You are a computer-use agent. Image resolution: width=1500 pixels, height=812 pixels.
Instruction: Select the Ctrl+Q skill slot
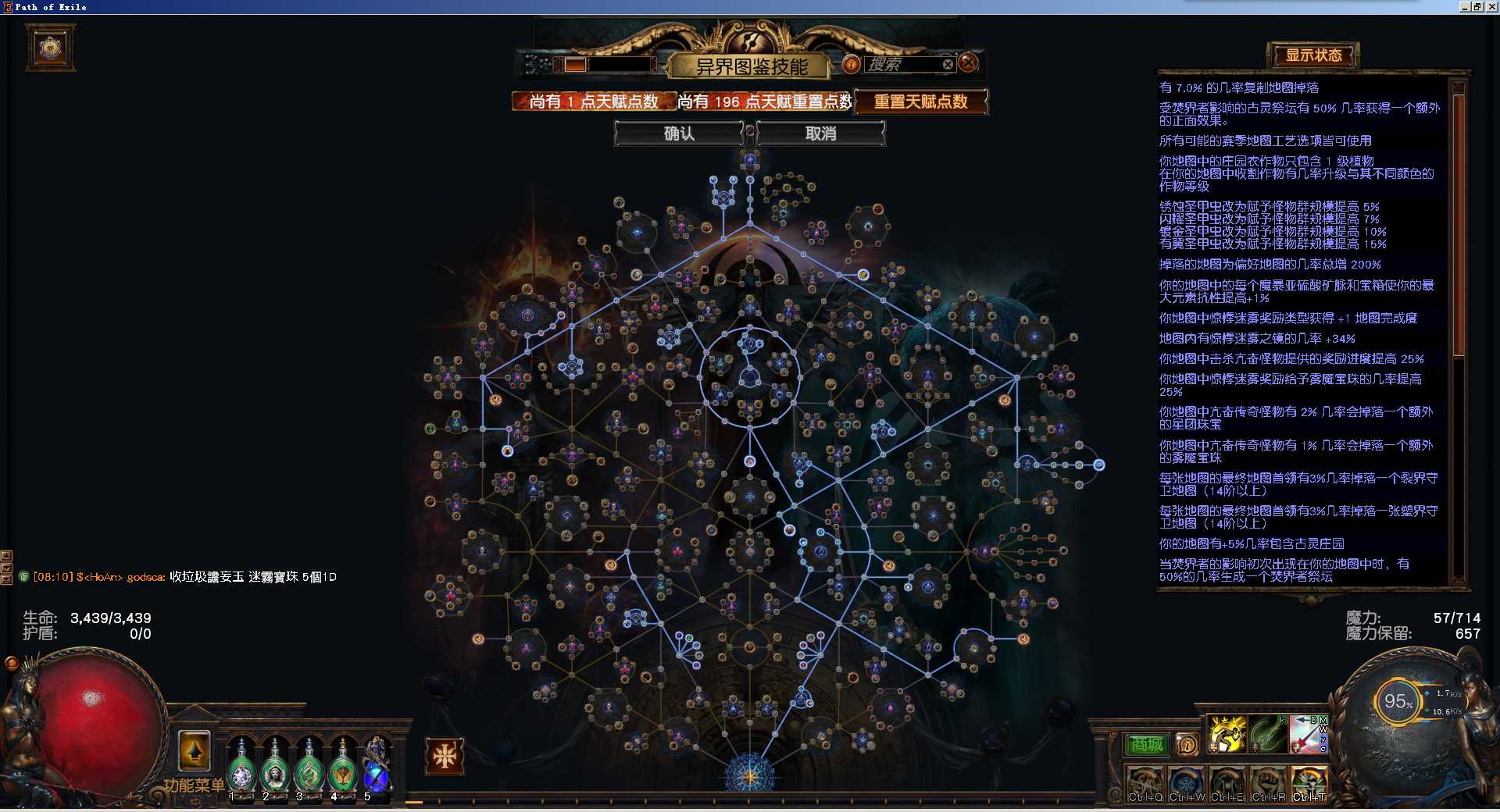pos(1145,783)
